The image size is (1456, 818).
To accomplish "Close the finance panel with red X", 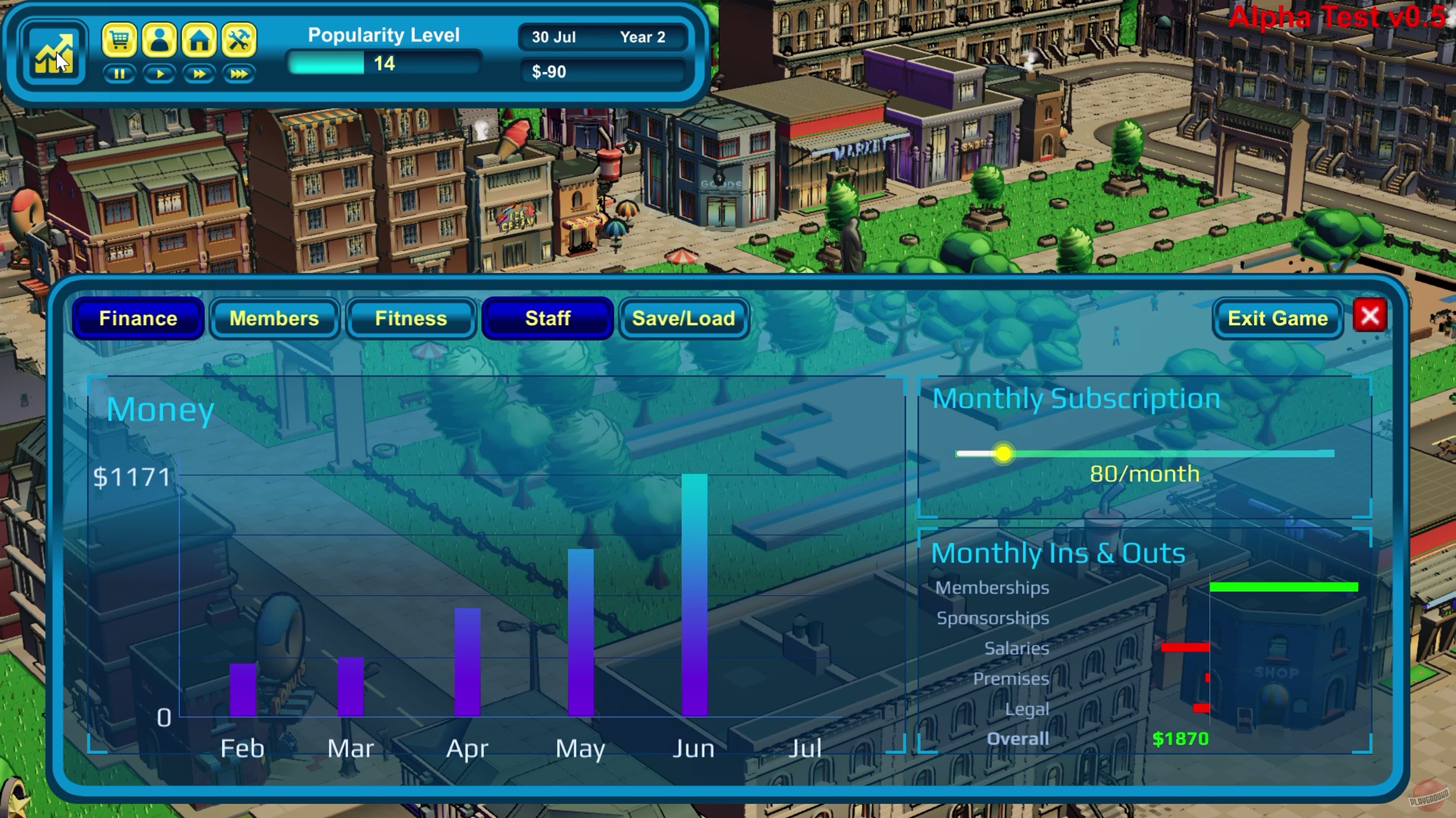I will (1371, 316).
